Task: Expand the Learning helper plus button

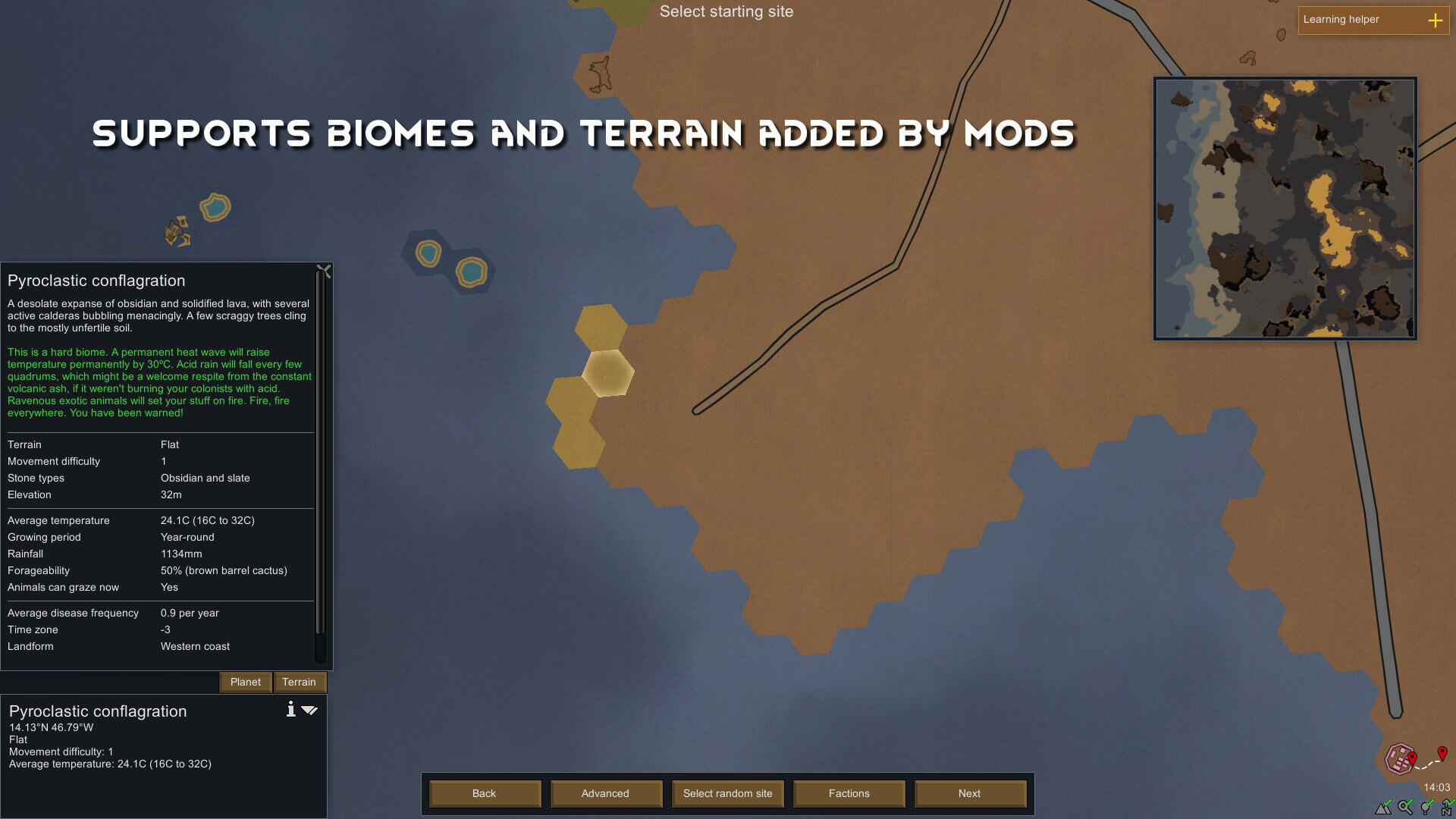Action: tap(1435, 20)
